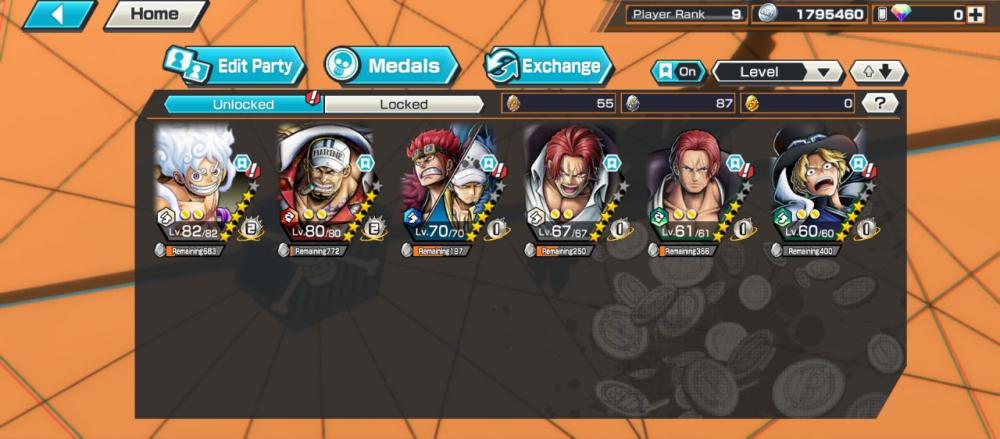Return to the Home screen
The height and width of the screenshot is (439, 1000).
[154, 14]
